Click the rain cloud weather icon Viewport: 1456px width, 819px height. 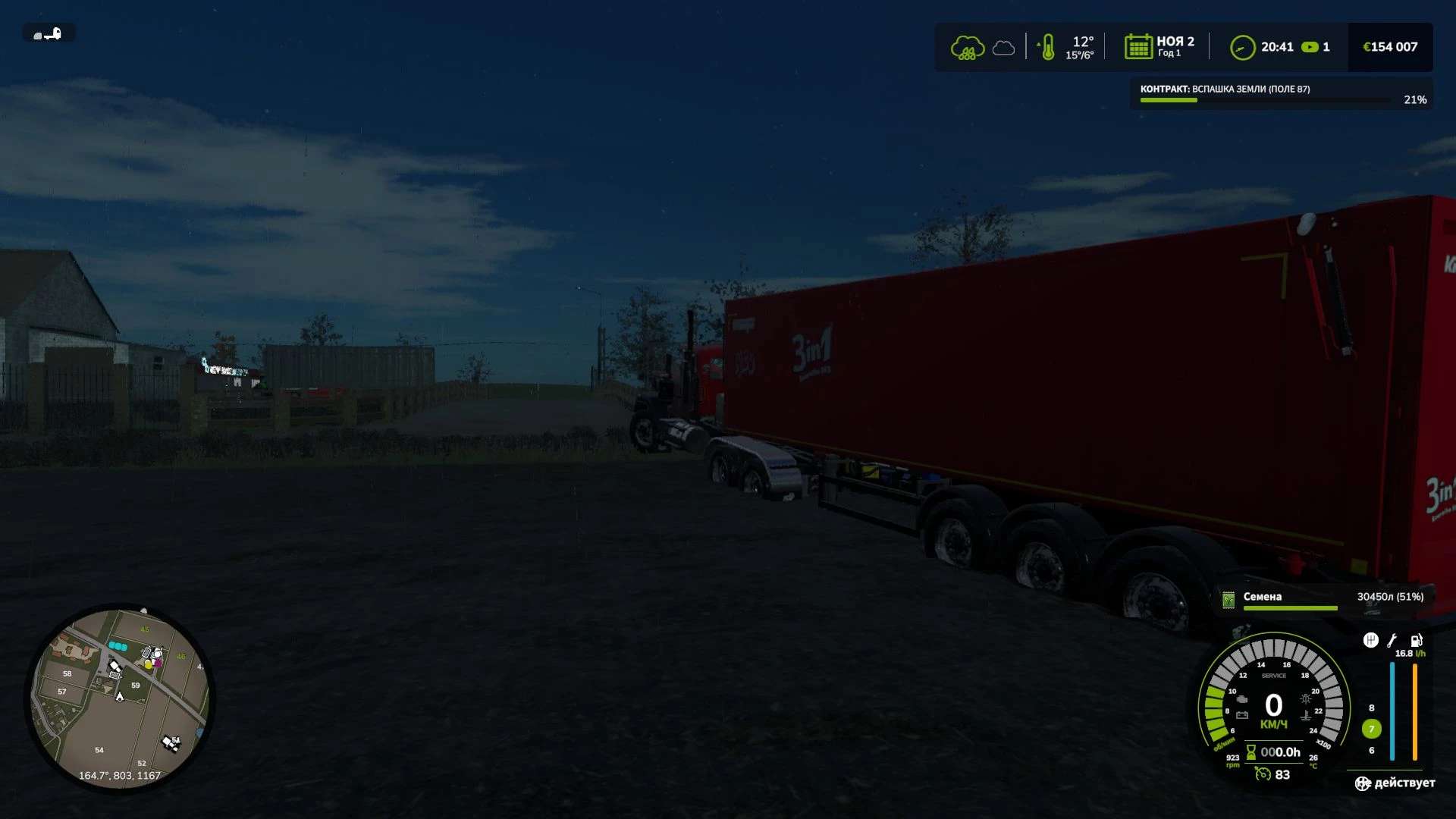(968, 45)
